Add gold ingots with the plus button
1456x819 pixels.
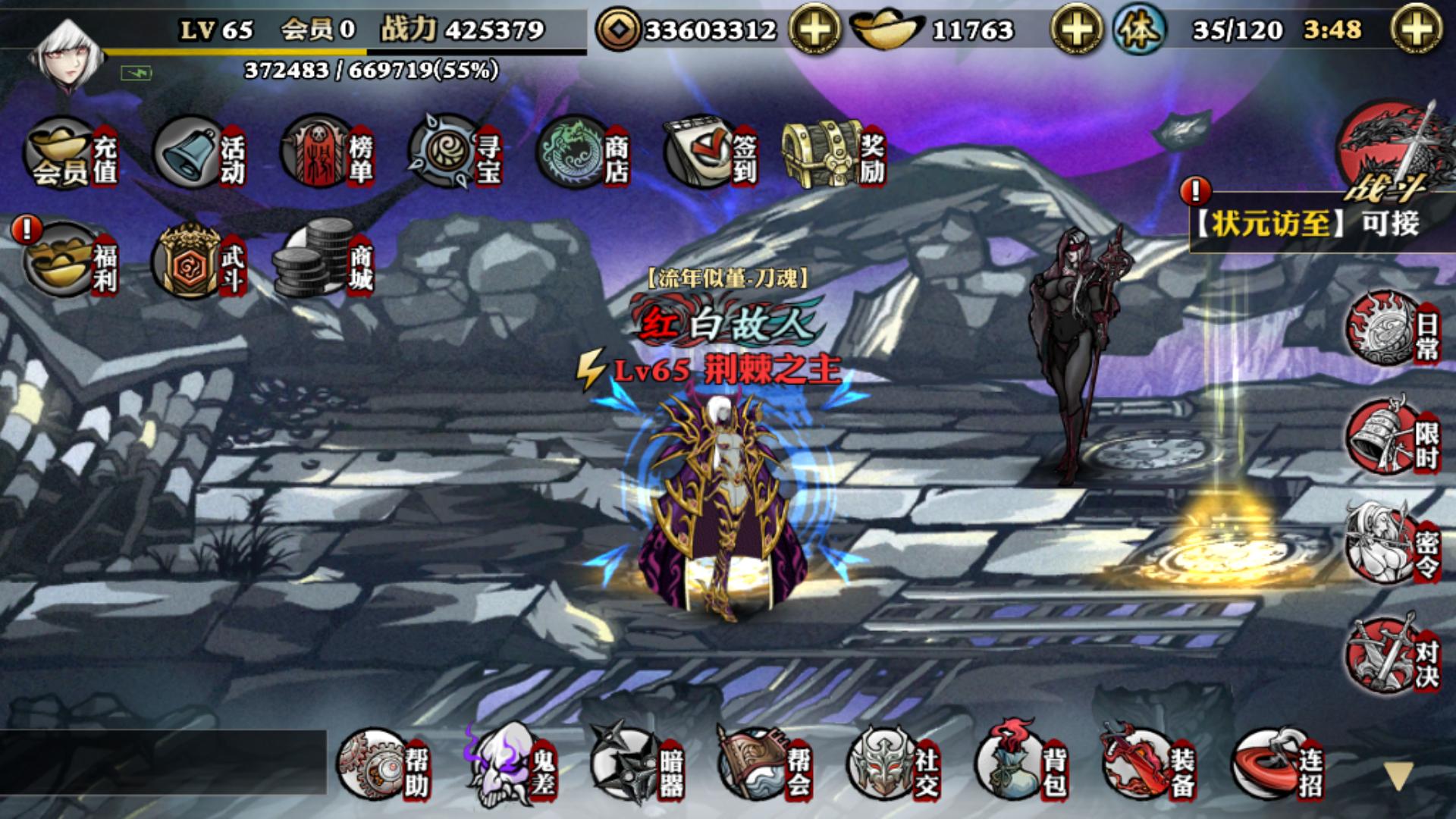point(1076,30)
